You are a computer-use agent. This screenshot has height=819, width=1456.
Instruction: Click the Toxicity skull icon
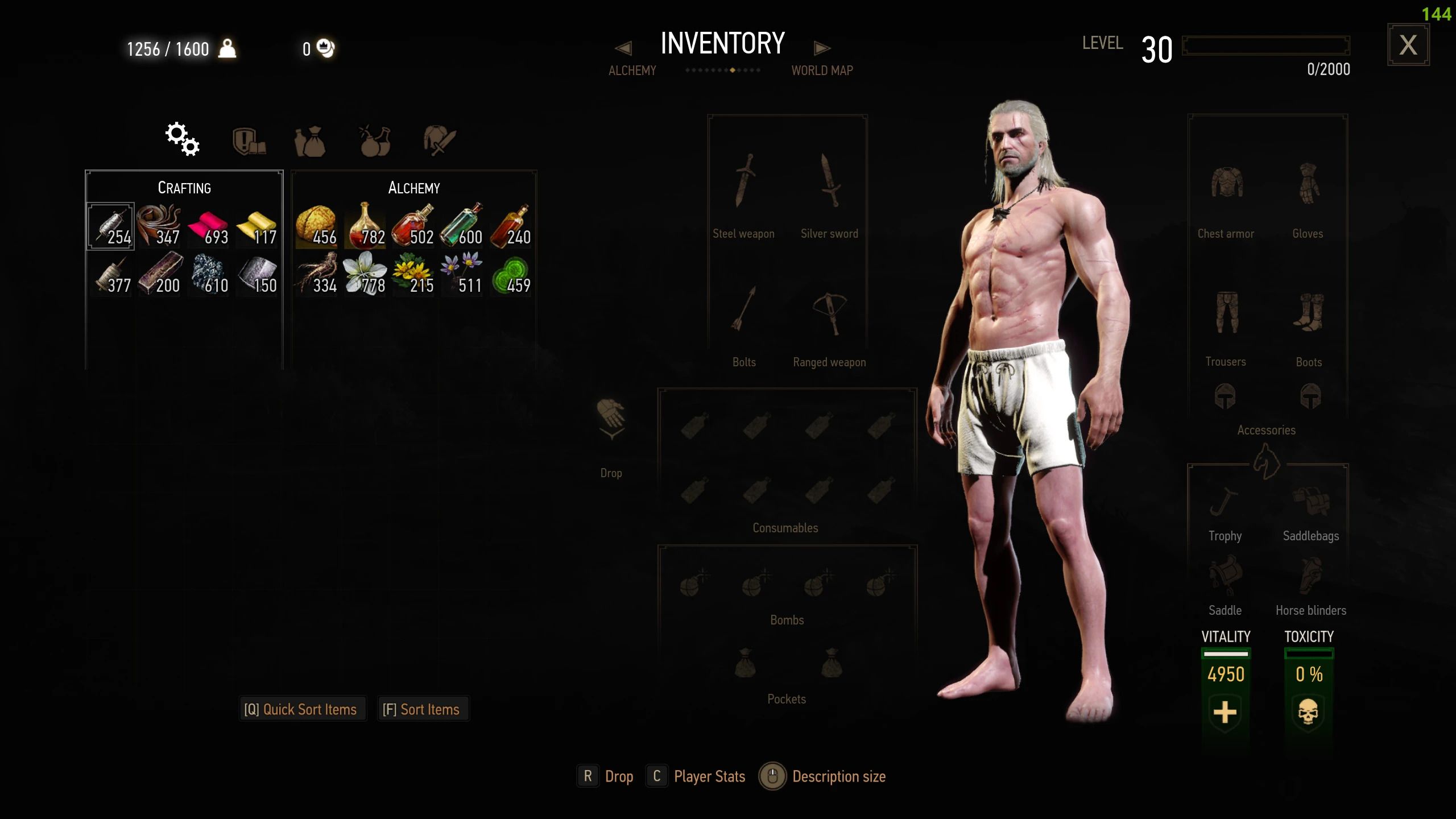[1308, 713]
